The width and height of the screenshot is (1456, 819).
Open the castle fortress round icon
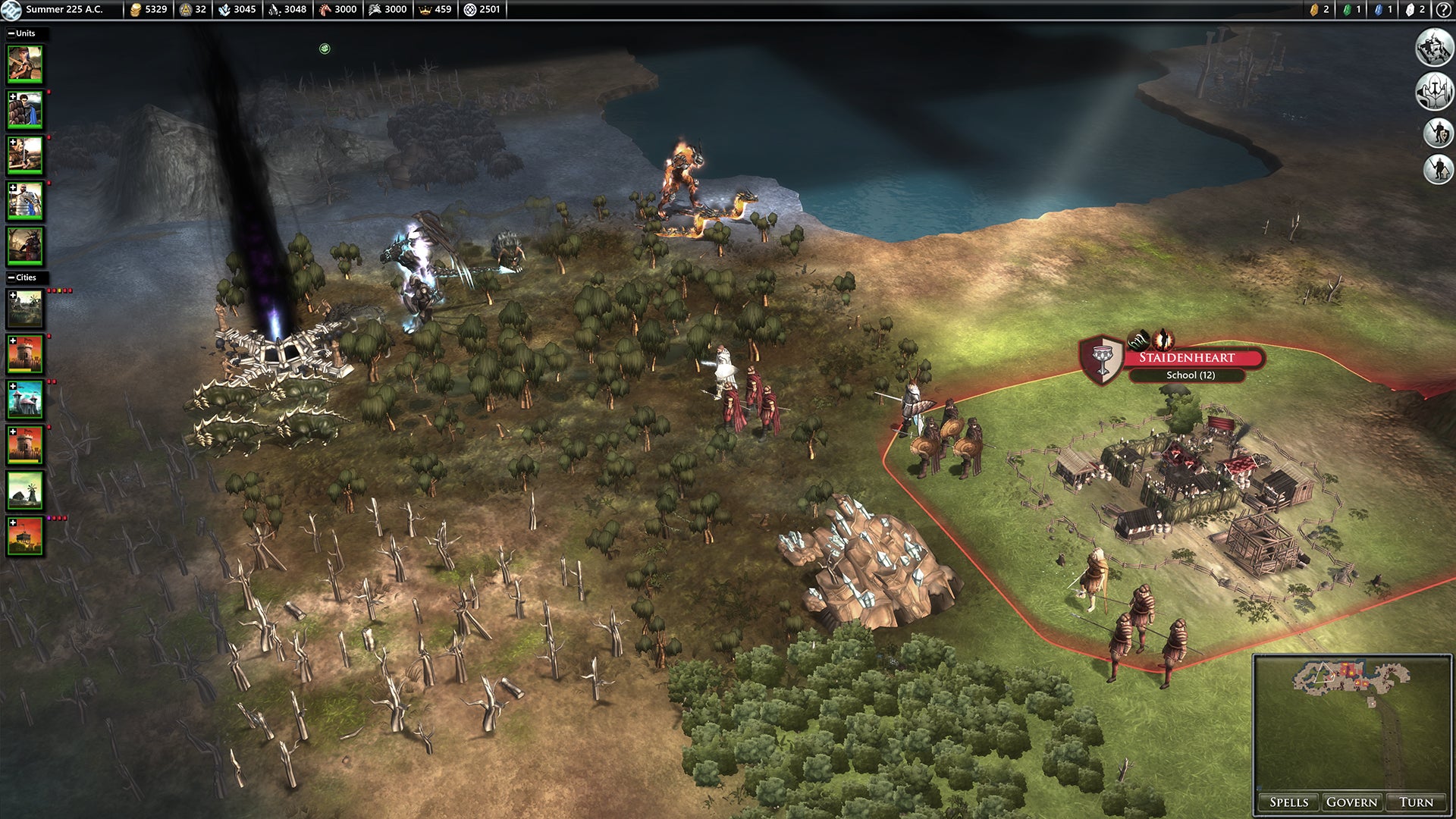tap(1434, 48)
